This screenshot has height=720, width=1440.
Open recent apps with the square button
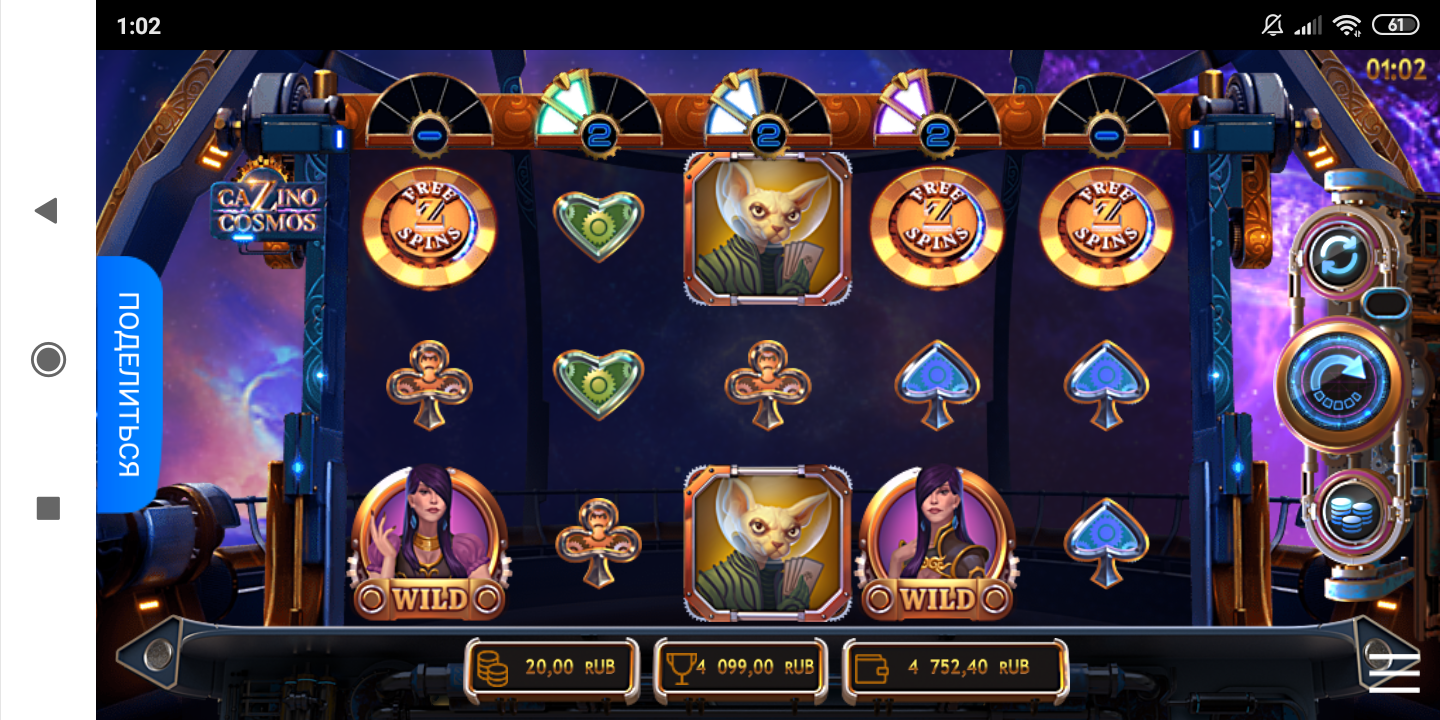coord(48,508)
